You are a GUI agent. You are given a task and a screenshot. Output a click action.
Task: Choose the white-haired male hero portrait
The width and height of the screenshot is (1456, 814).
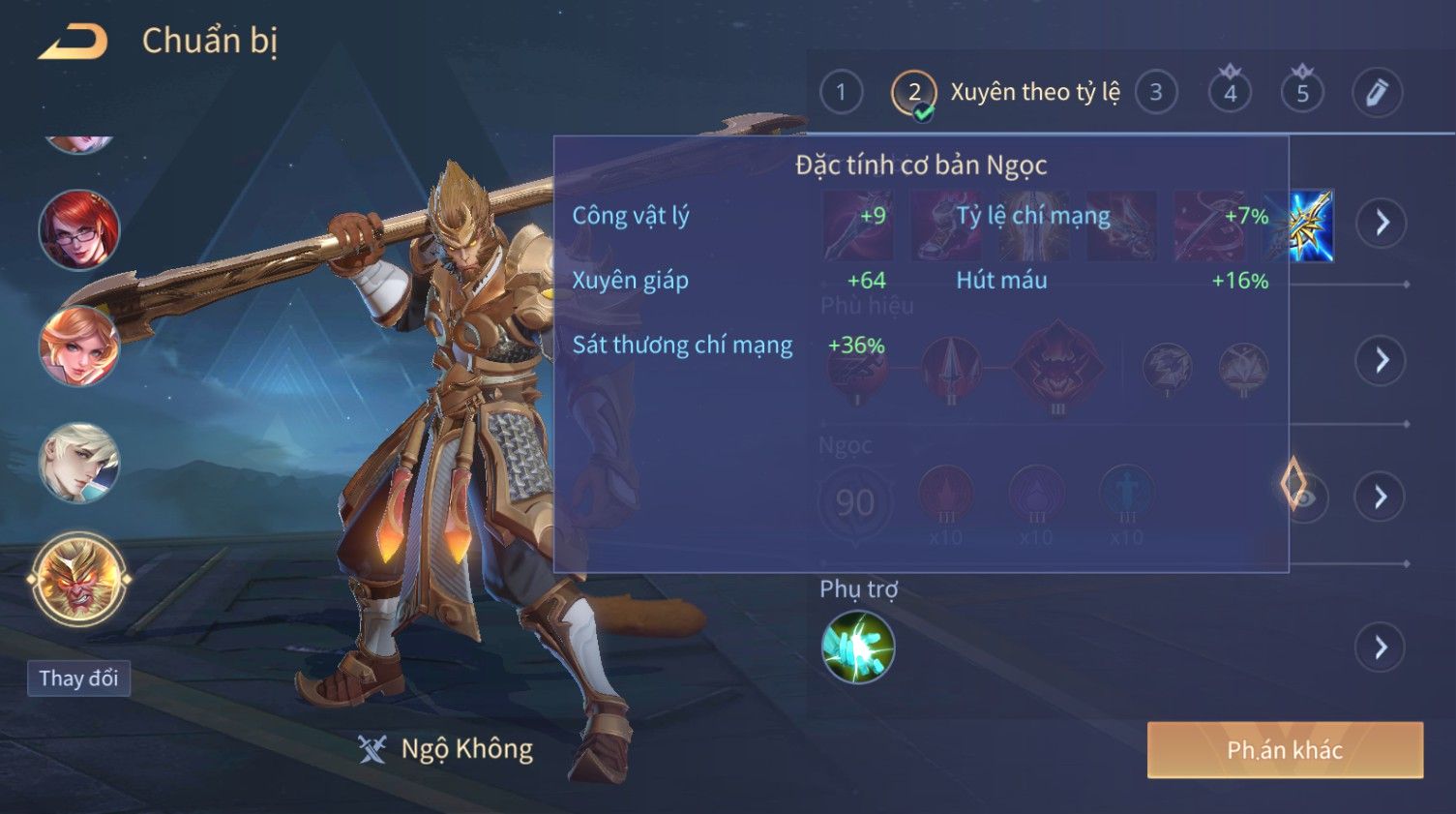click(79, 463)
